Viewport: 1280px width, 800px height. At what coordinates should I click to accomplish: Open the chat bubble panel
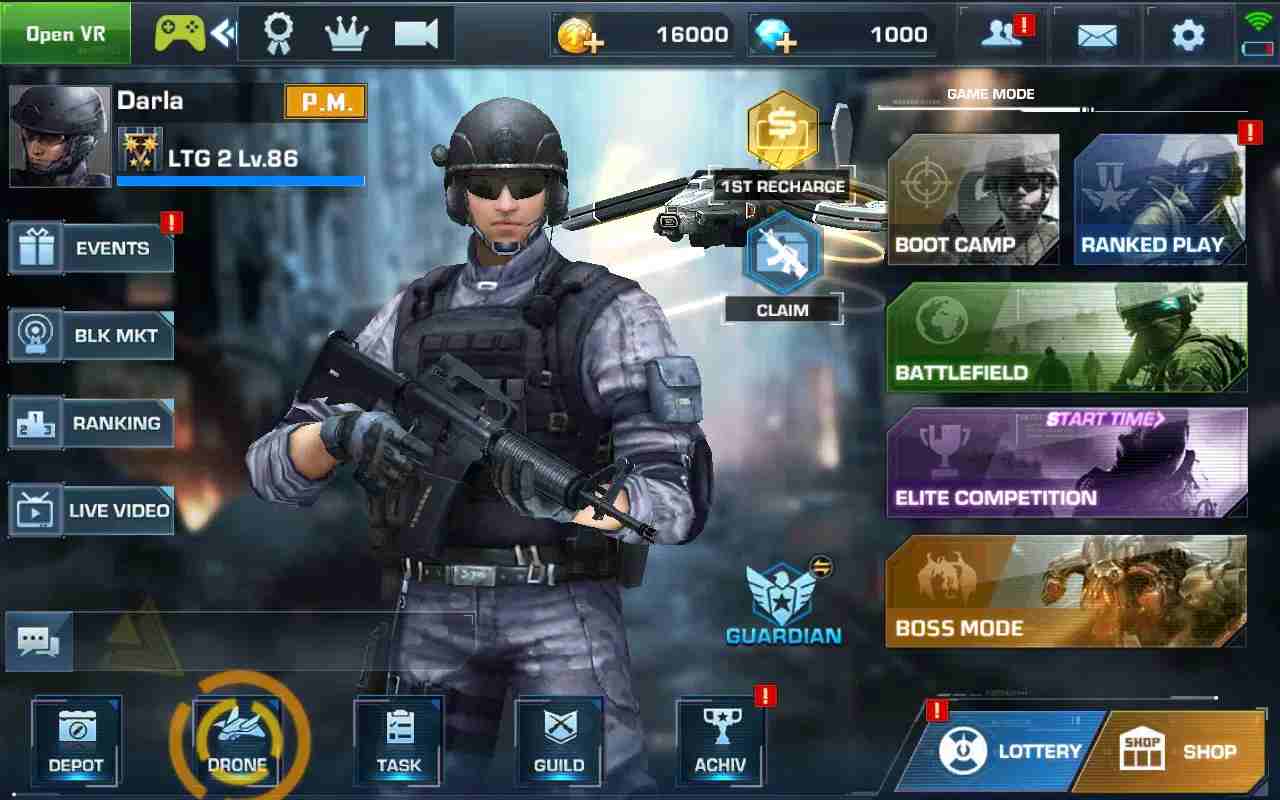pos(40,643)
